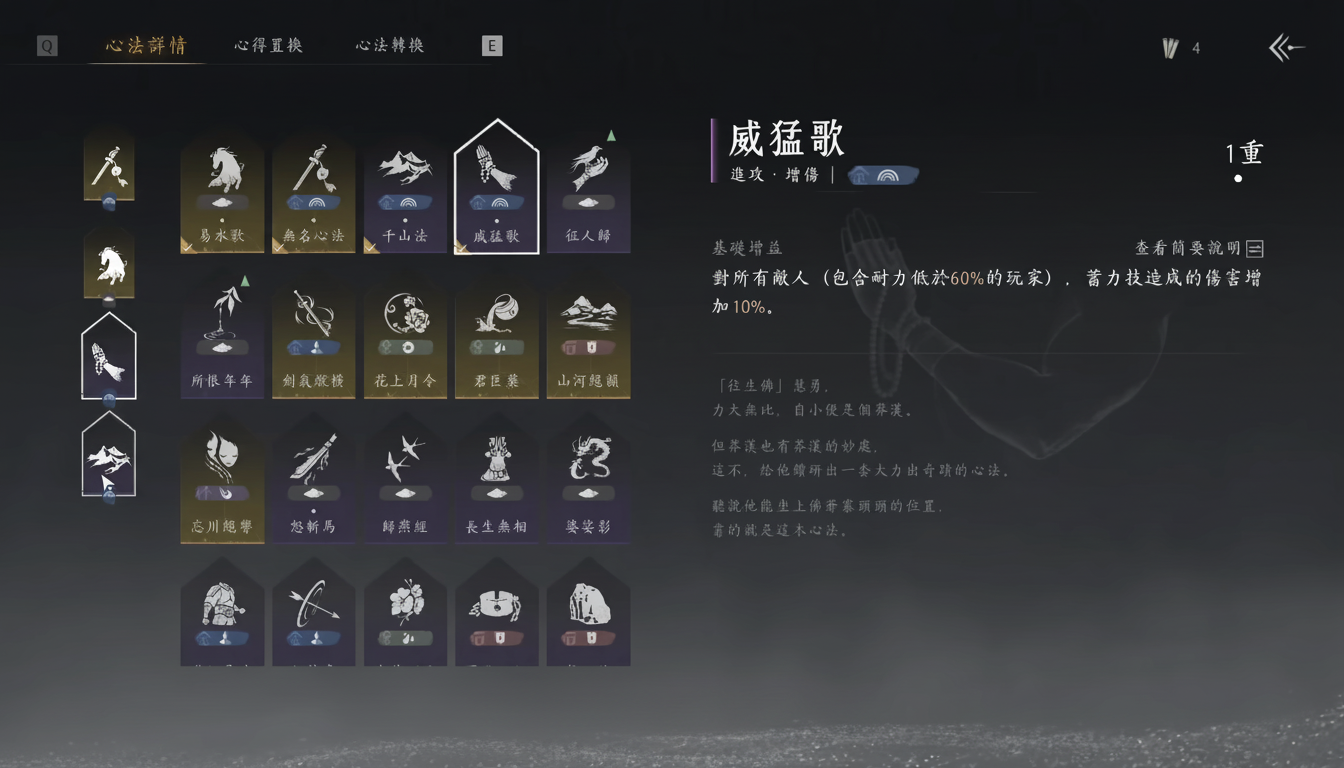Click the equipped horse emblem in left sidebar

(109, 262)
